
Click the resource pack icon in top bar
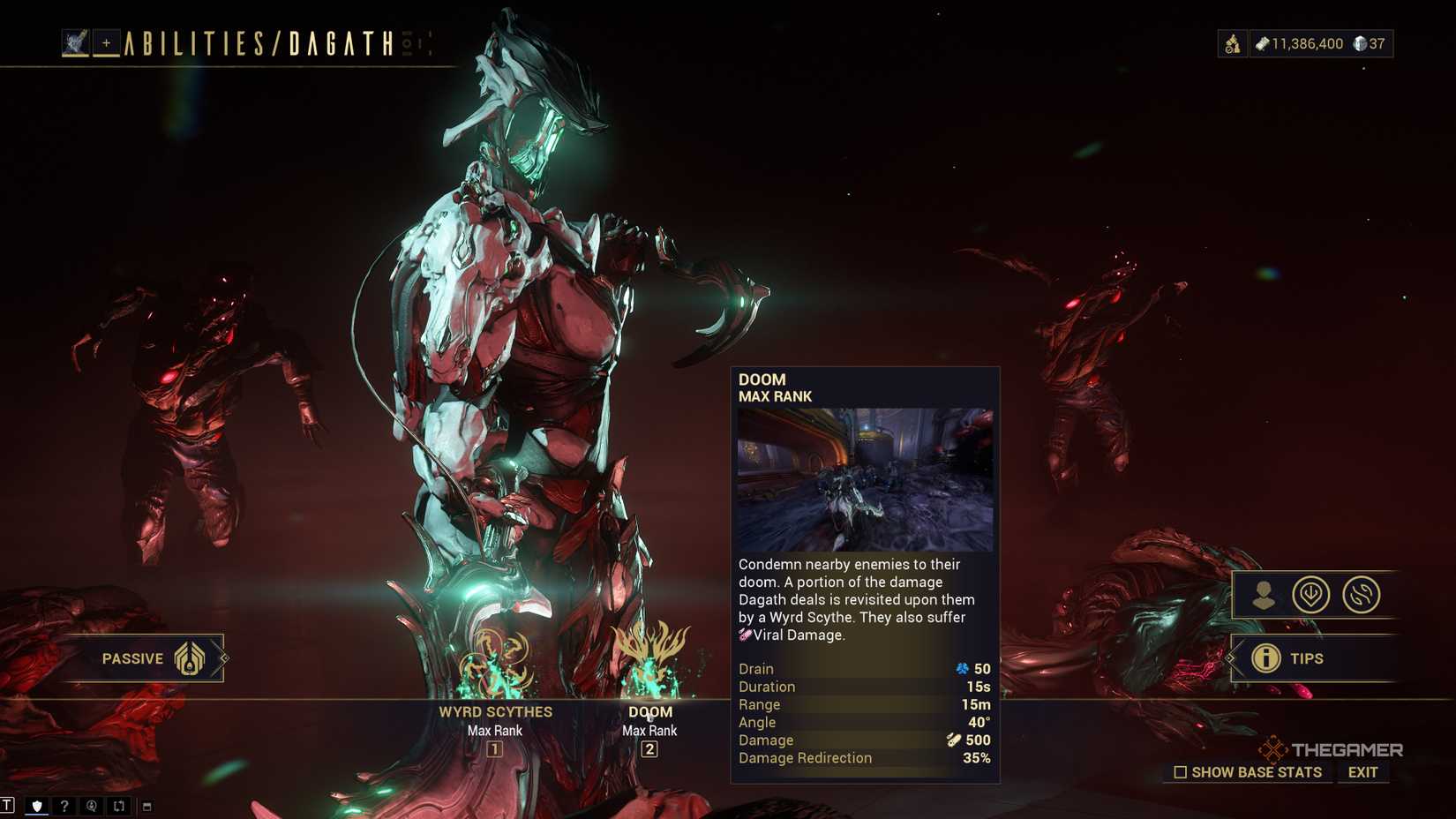(1232, 41)
